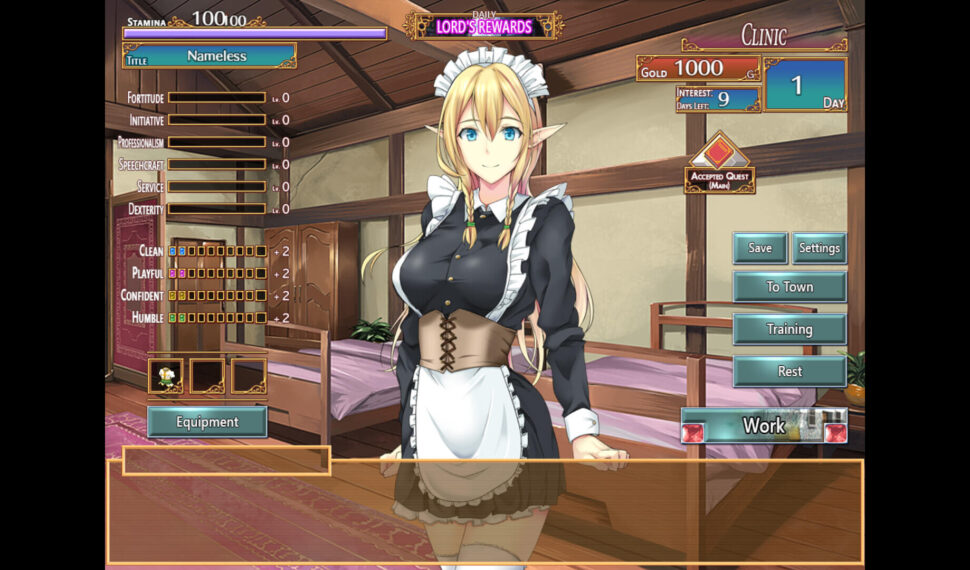View the Accepted Quest (Main) icon

pos(720,162)
